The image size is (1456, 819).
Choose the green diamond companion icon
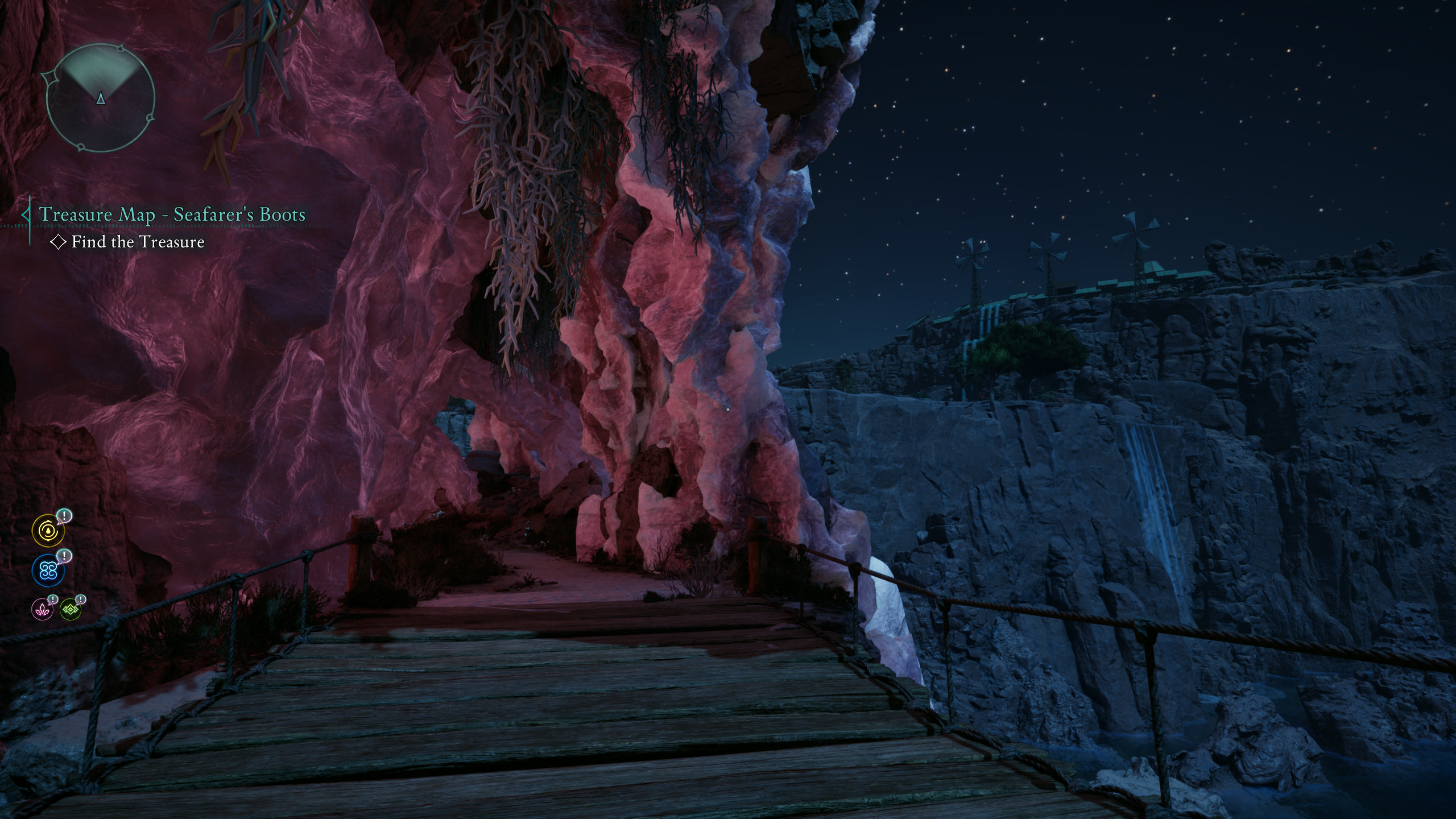pos(71,609)
